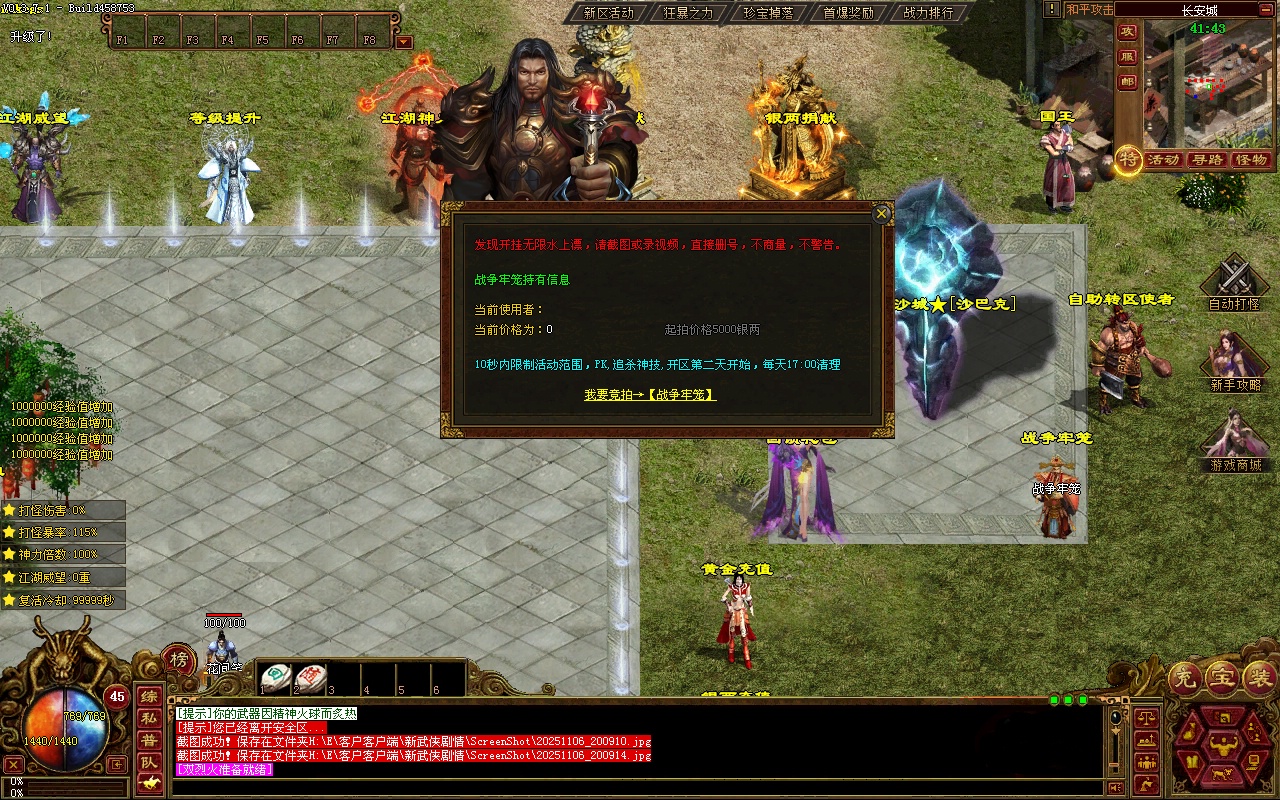Screen dimensions: 1280x800
Task: Choose the 我要竞拍→【战争牢笼】 bid link
Action: pyautogui.click(x=650, y=395)
